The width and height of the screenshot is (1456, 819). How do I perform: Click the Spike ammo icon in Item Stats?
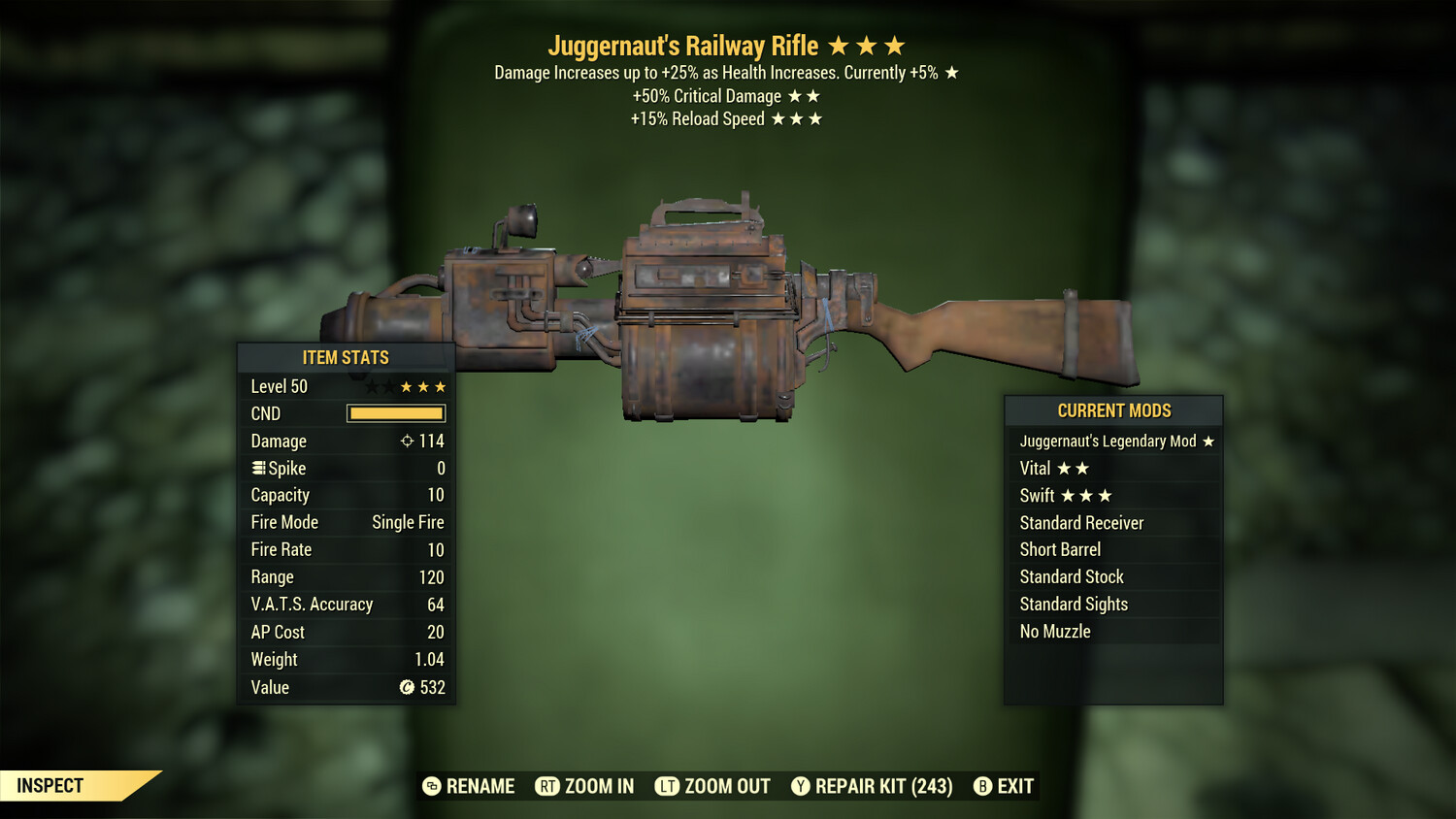[x=257, y=468]
